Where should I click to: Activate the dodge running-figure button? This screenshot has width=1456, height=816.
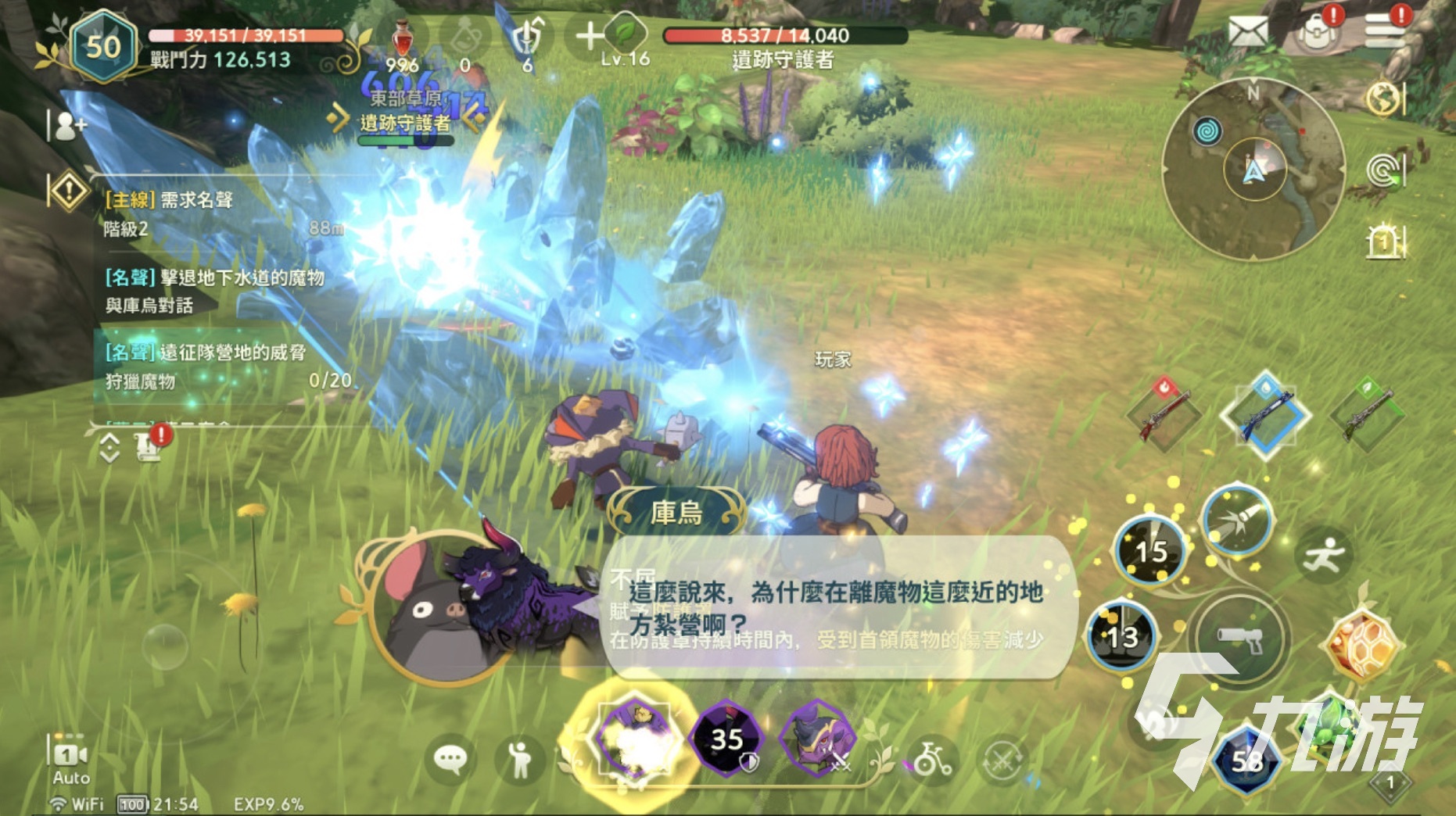click(x=1322, y=555)
